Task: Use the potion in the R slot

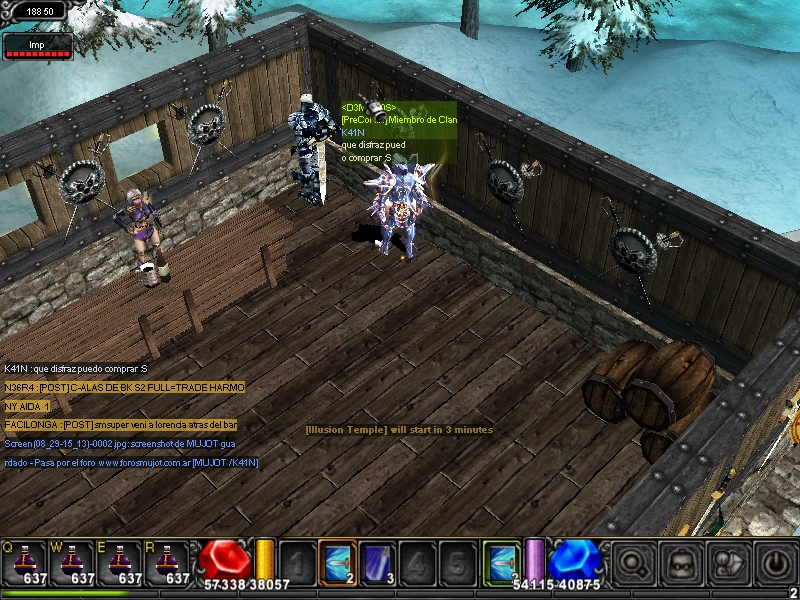Action: point(168,562)
